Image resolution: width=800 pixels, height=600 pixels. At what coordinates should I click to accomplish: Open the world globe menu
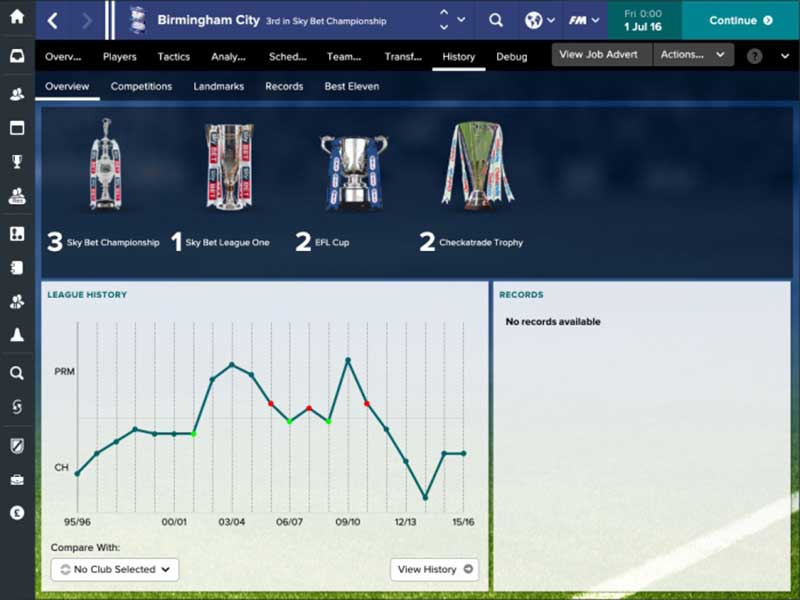pyautogui.click(x=540, y=20)
